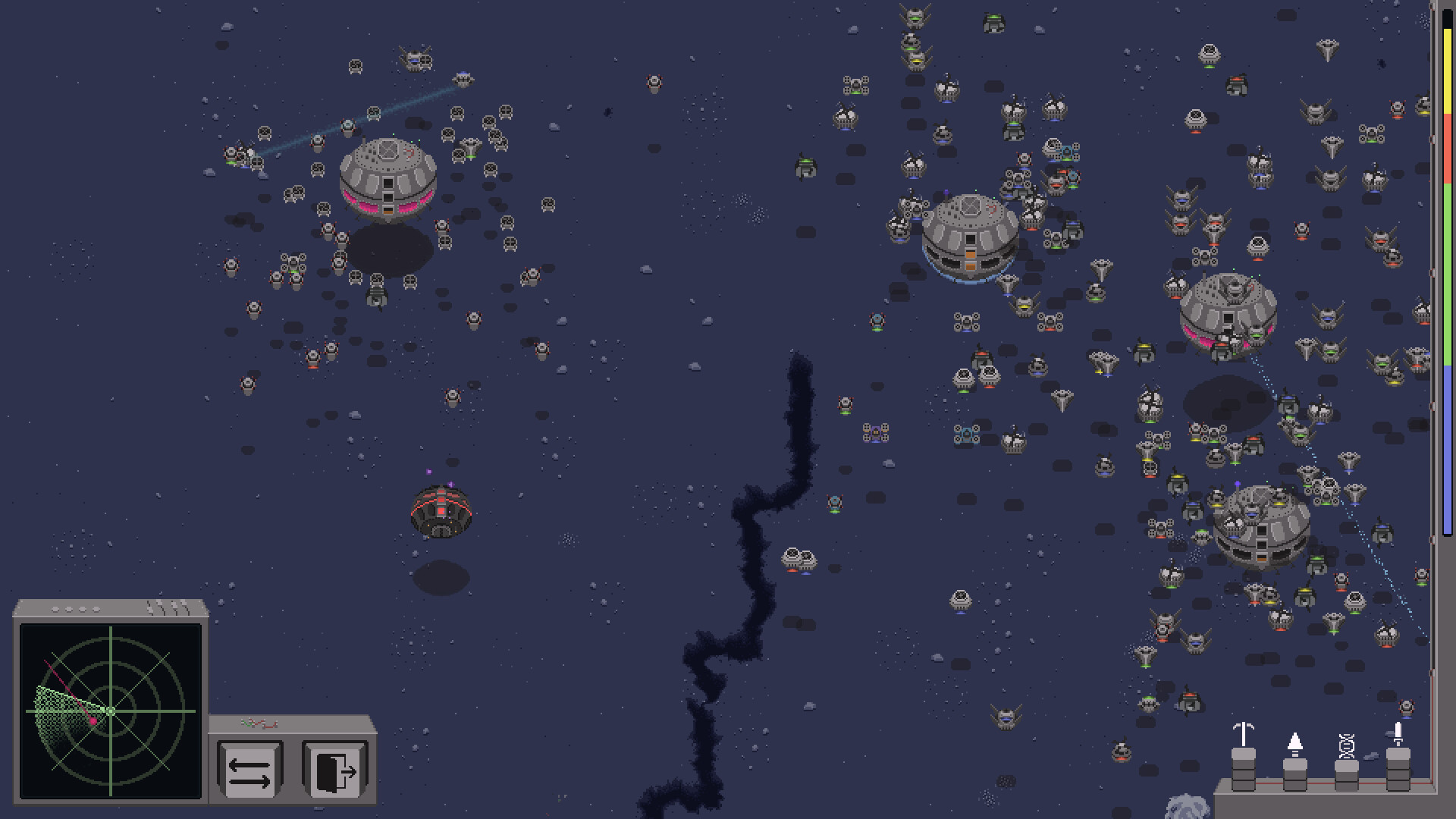The image size is (1456, 819).
Task: Select the dark saucer with red lights
Action: (x=442, y=512)
